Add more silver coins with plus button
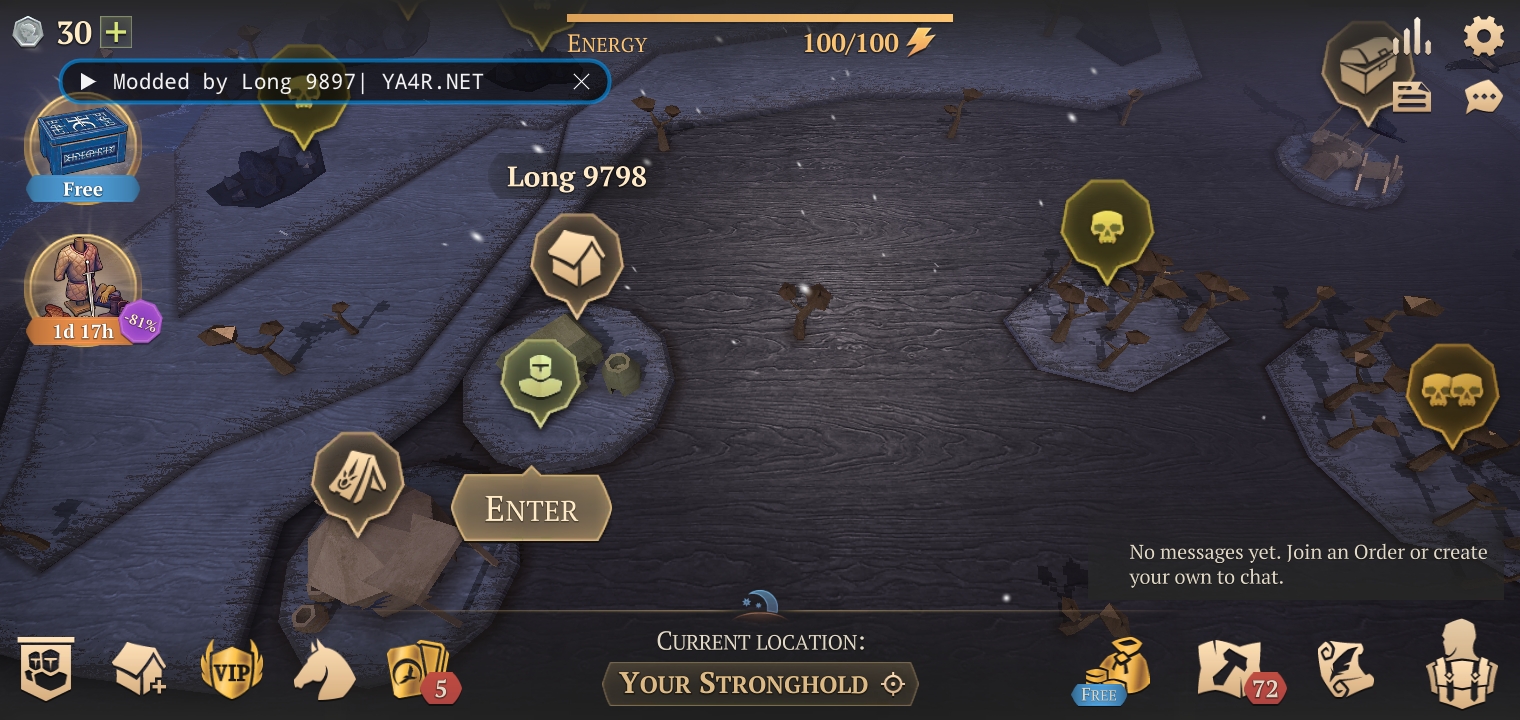 pyautogui.click(x=116, y=33)
